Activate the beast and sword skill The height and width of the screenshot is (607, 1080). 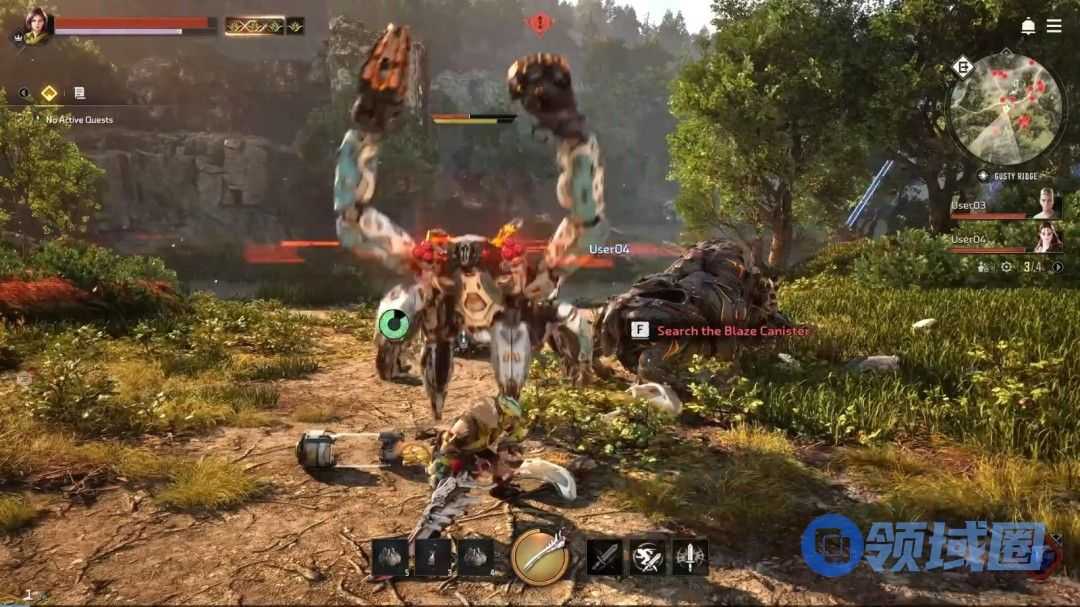[647, 557]
